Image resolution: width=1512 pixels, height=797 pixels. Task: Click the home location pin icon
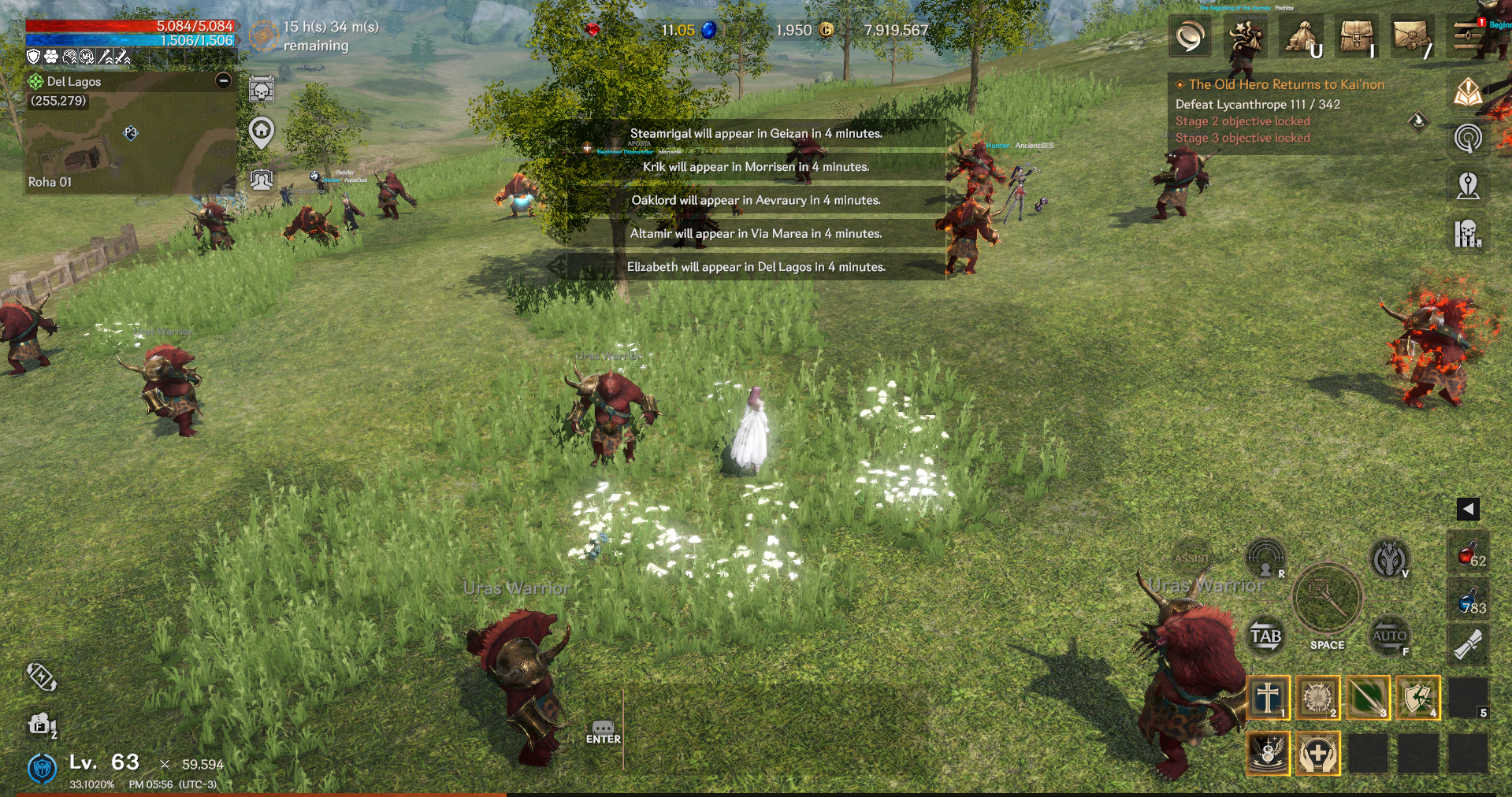[x=262, y=131]
